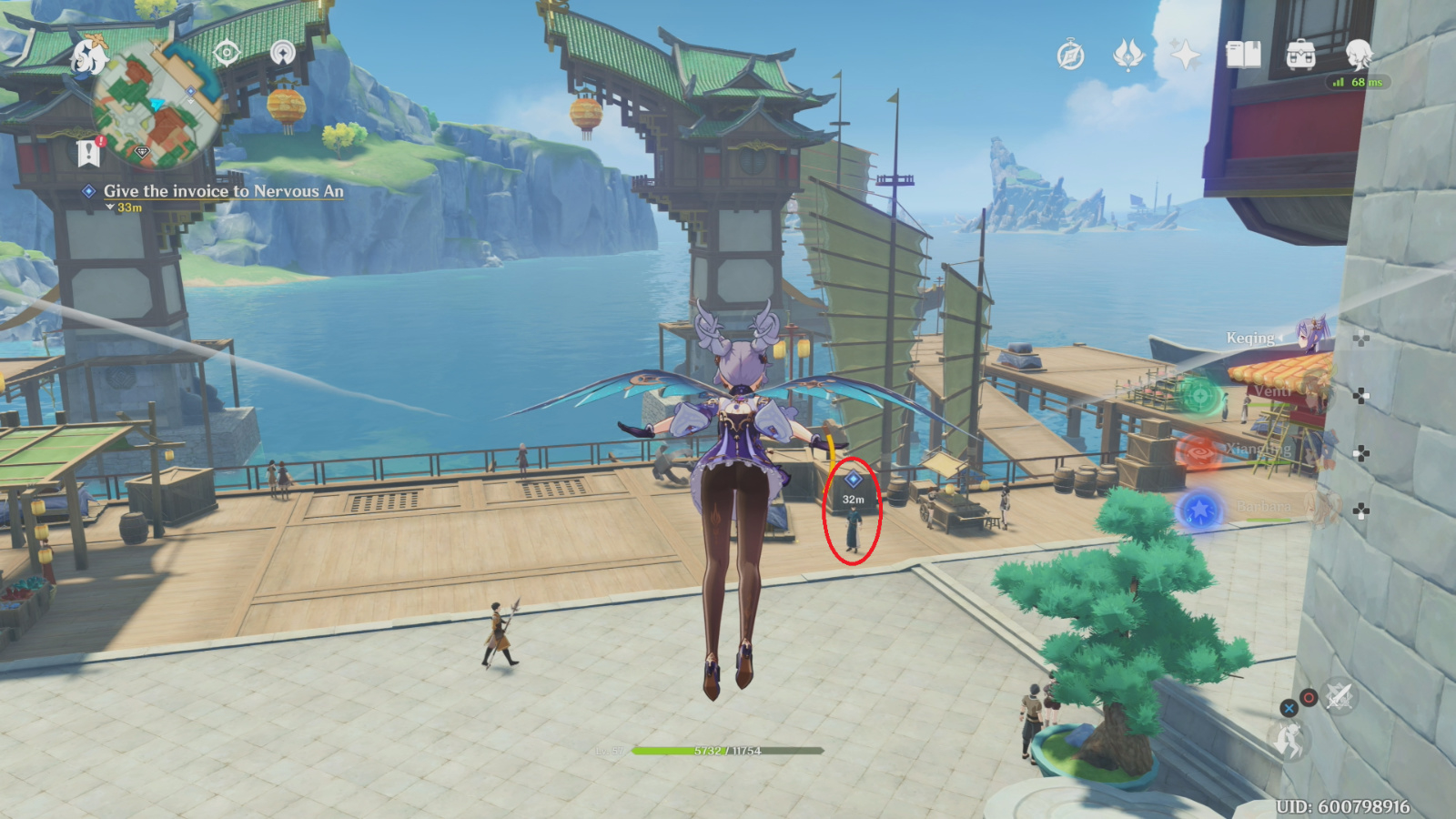1456x819 pixels.
Task: Tap the drop-down descend button
Action: [1289, 741]
